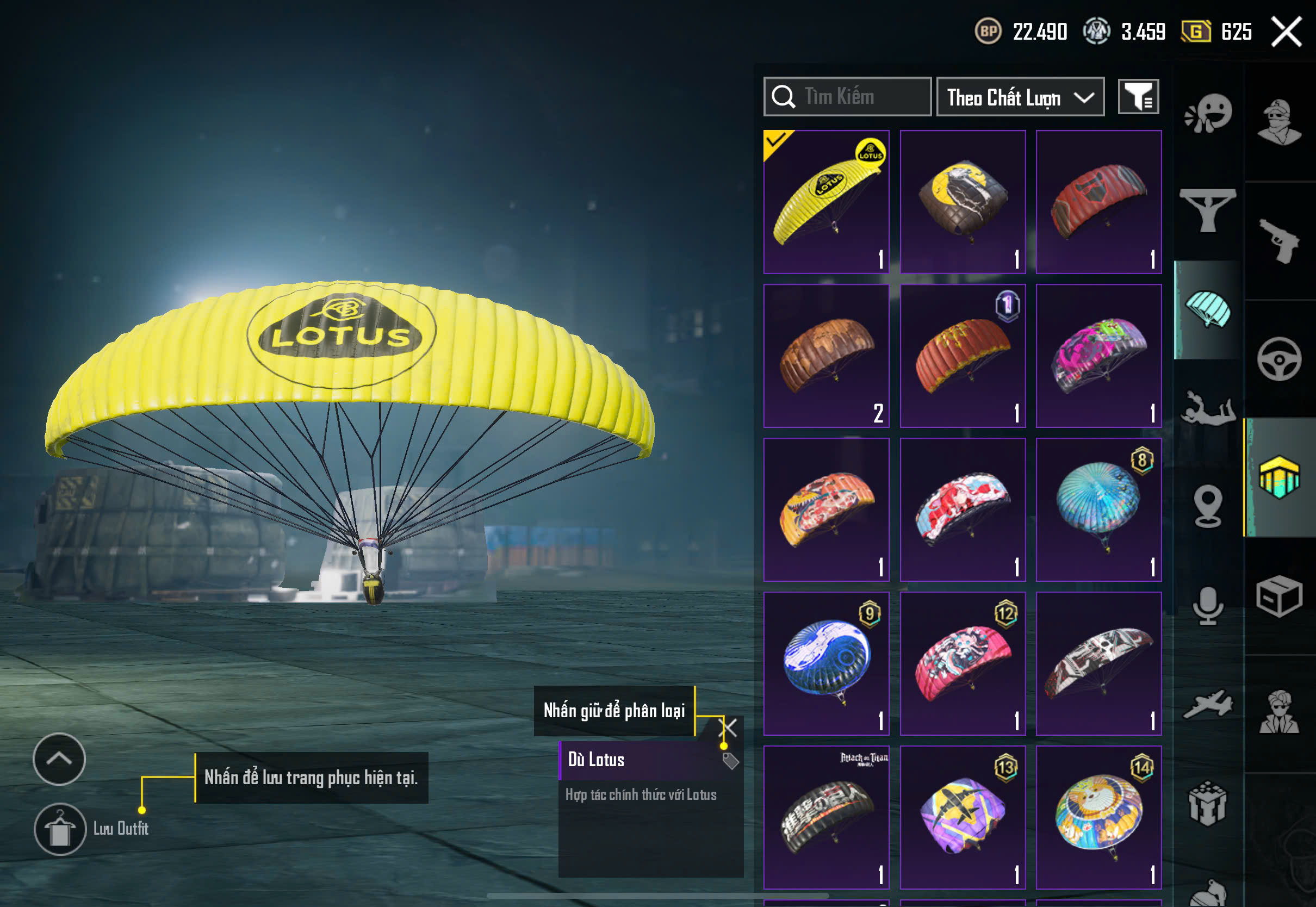Screen dimensions: 1316x907
Task: Open the filter funnel options
Action: click(1138, 97)
